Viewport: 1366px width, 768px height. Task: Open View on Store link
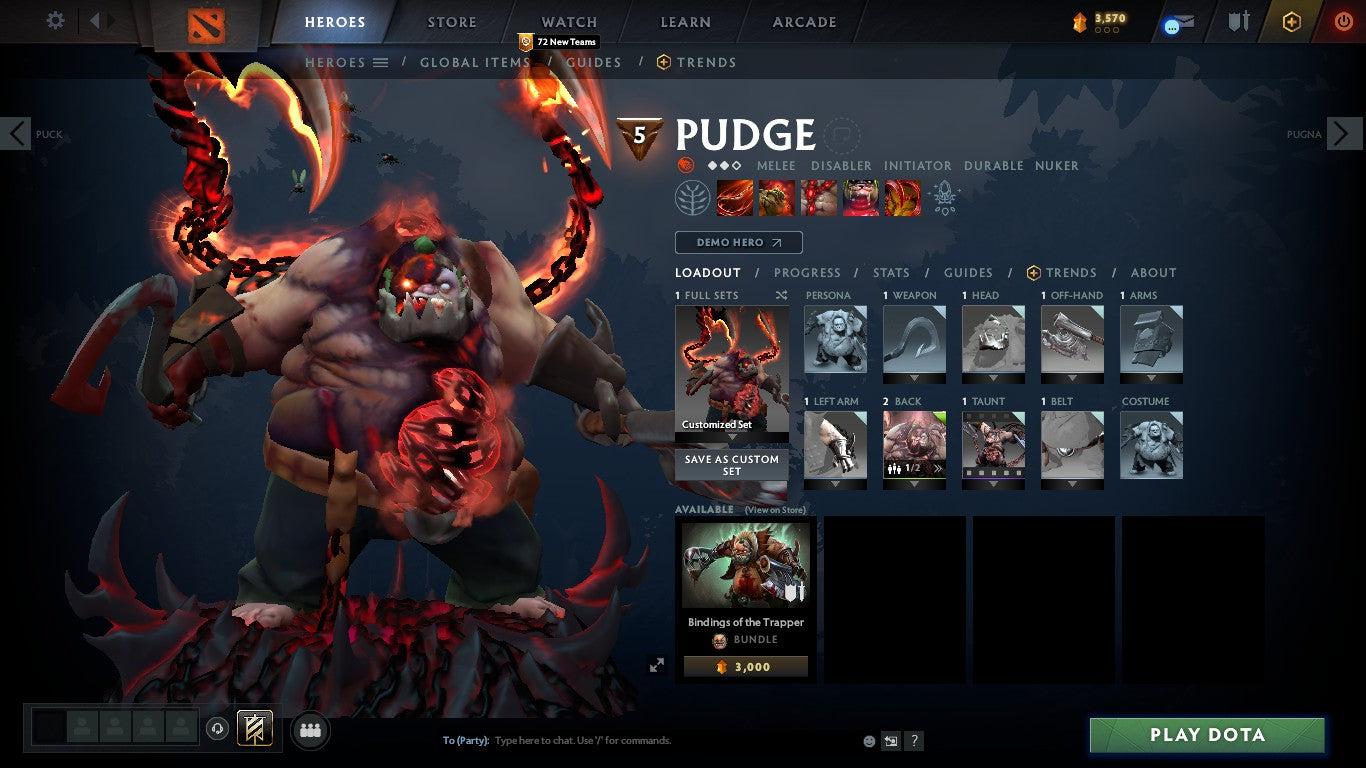point(775,509)
